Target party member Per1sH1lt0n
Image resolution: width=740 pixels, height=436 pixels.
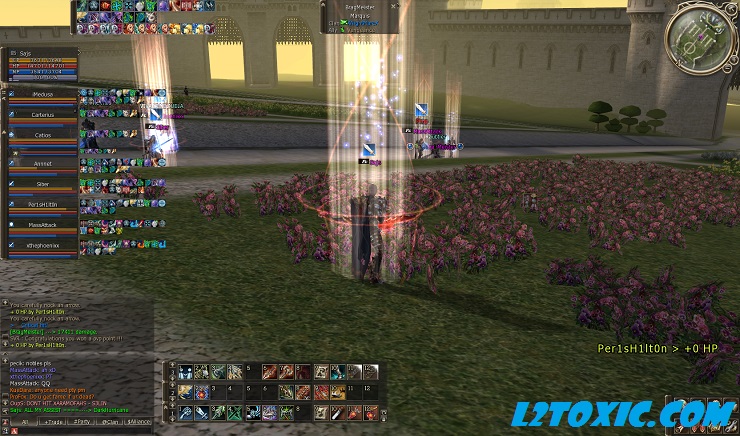(x=42, y=204)
